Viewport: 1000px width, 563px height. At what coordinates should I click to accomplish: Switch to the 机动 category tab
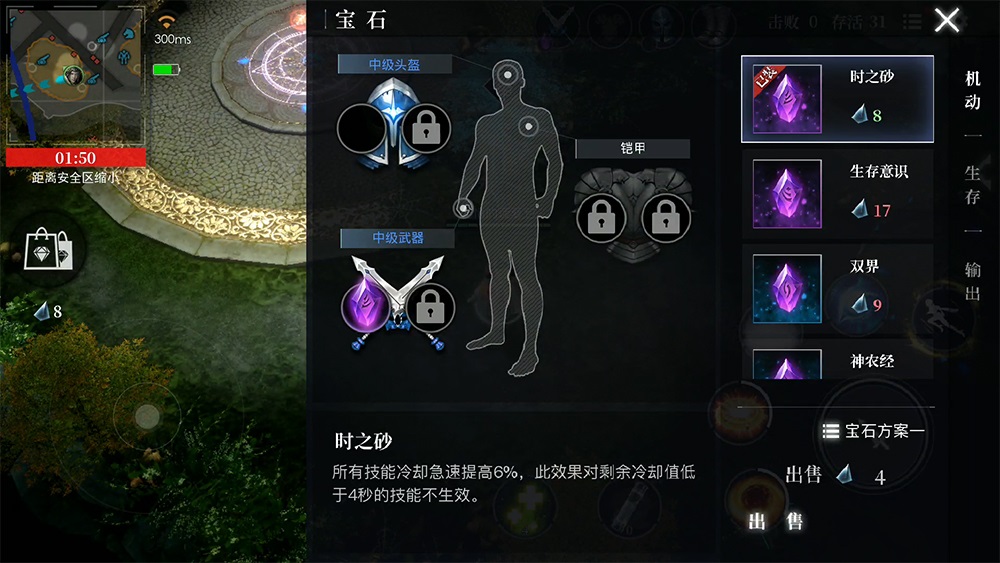[x=972, y=90]
